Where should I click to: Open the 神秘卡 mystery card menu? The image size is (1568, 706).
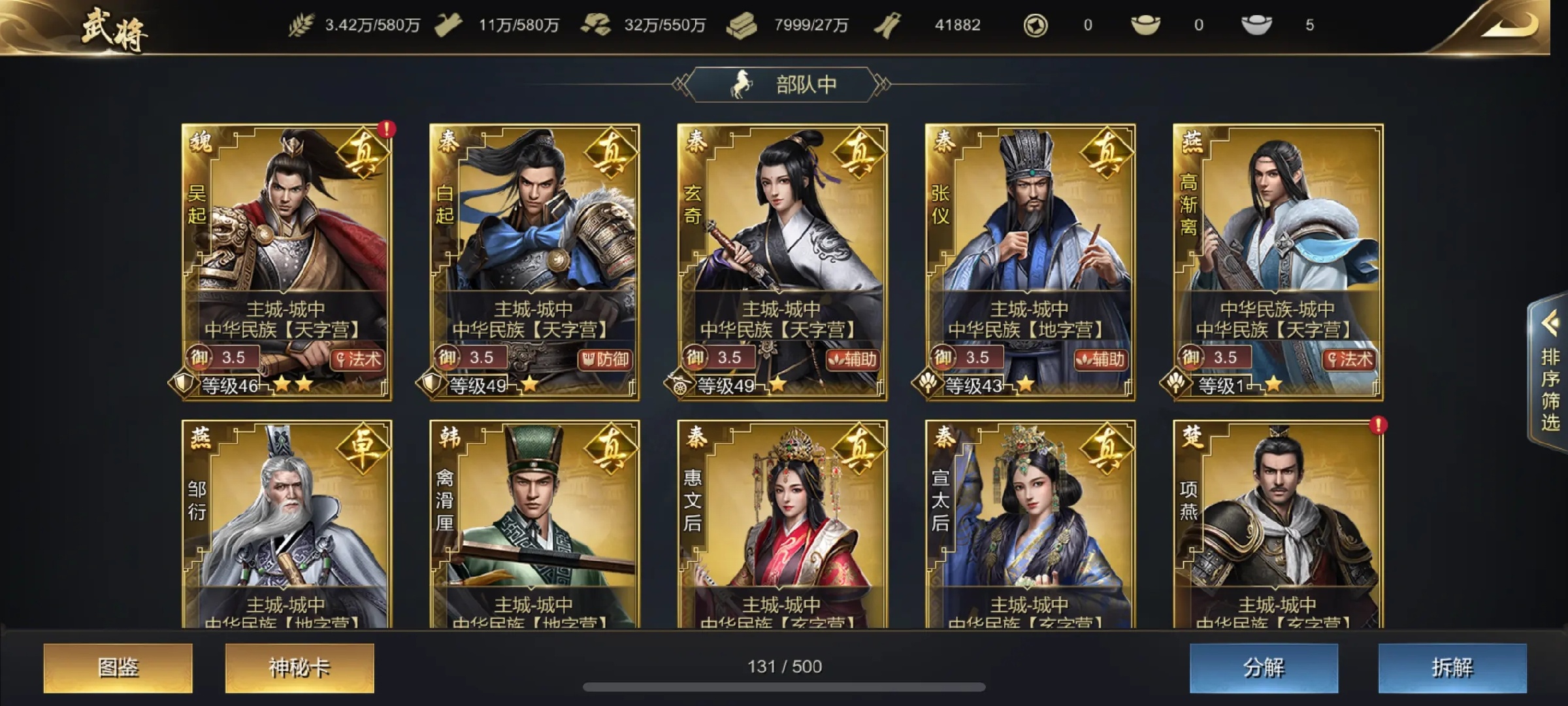click(x=299, y=667)
